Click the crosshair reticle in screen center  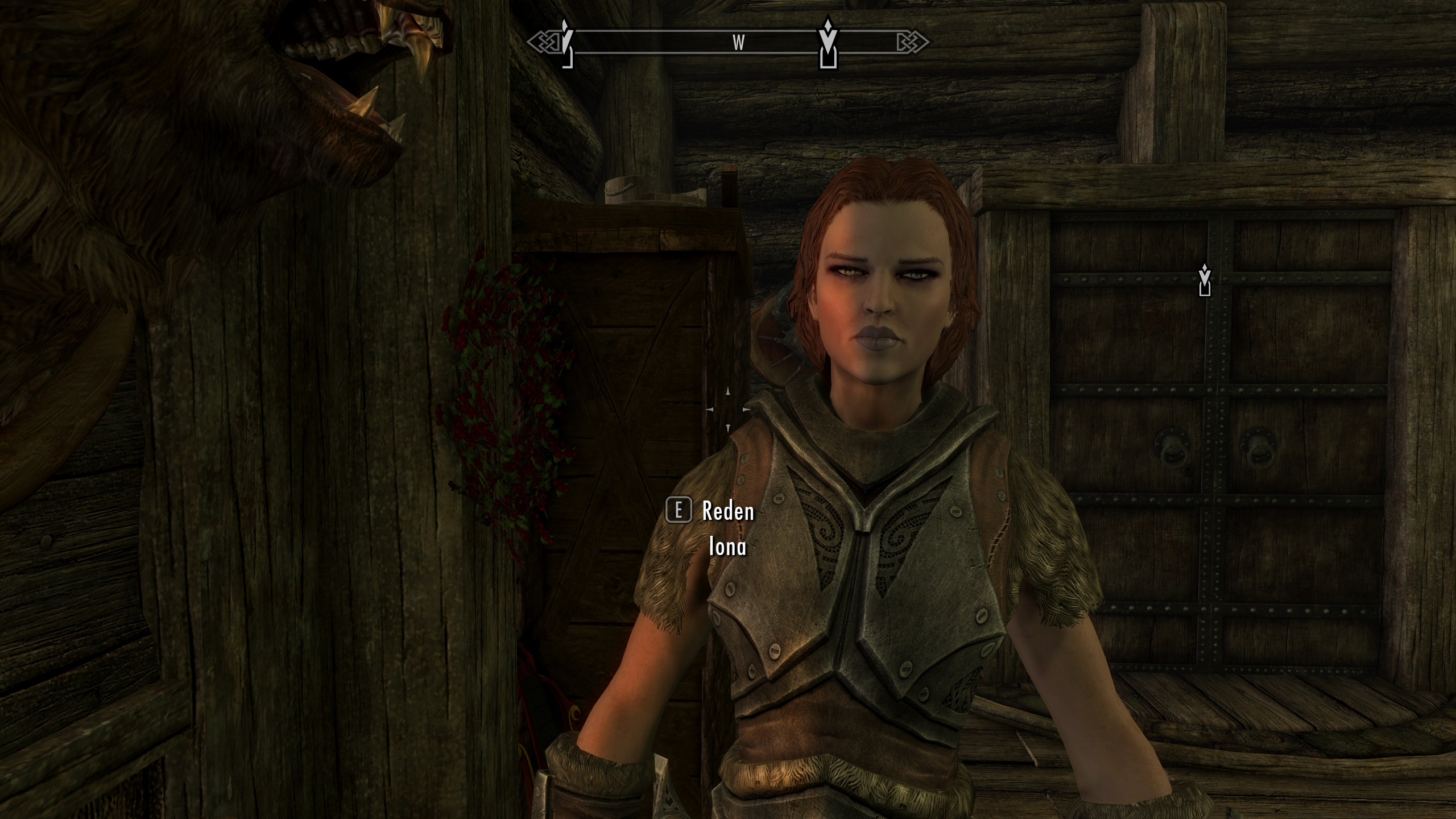point(728,408)
